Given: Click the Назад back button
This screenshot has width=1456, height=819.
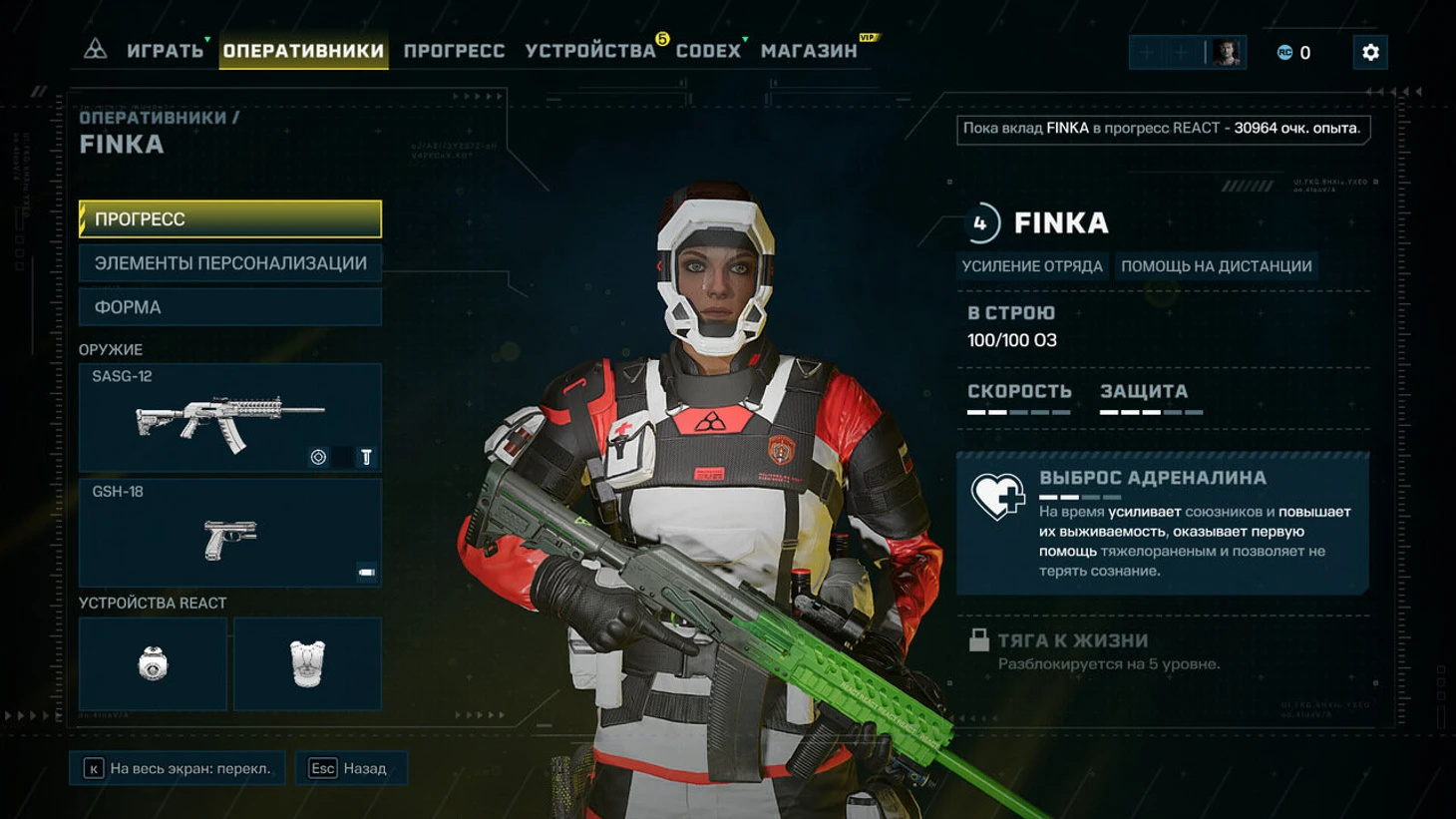Looking at the screenshot, I should [351, 768].
